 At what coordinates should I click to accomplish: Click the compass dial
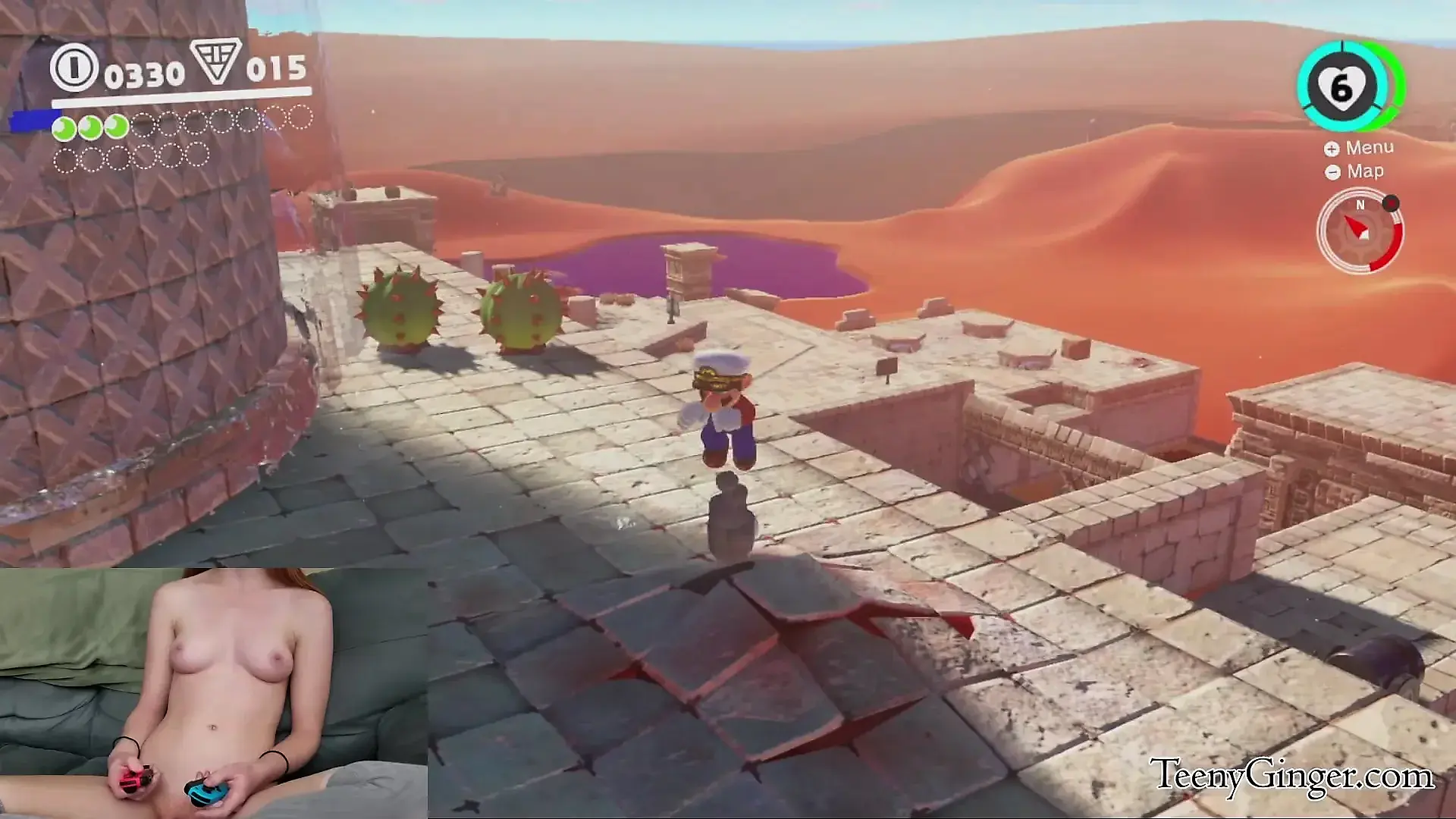point(1360,231)
